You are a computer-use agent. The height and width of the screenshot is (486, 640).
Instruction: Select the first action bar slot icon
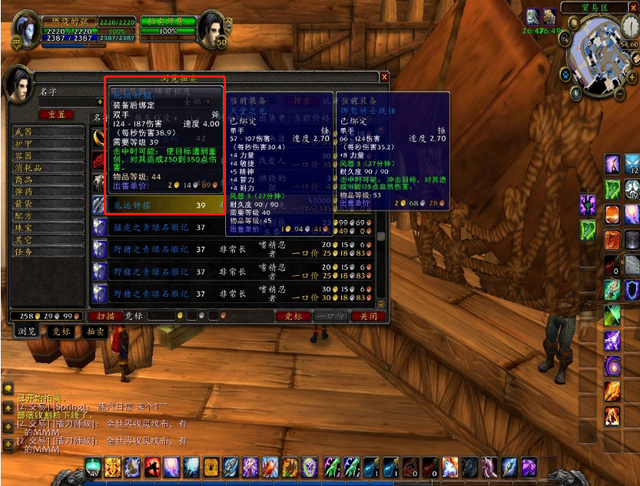(x=93, y=467)
